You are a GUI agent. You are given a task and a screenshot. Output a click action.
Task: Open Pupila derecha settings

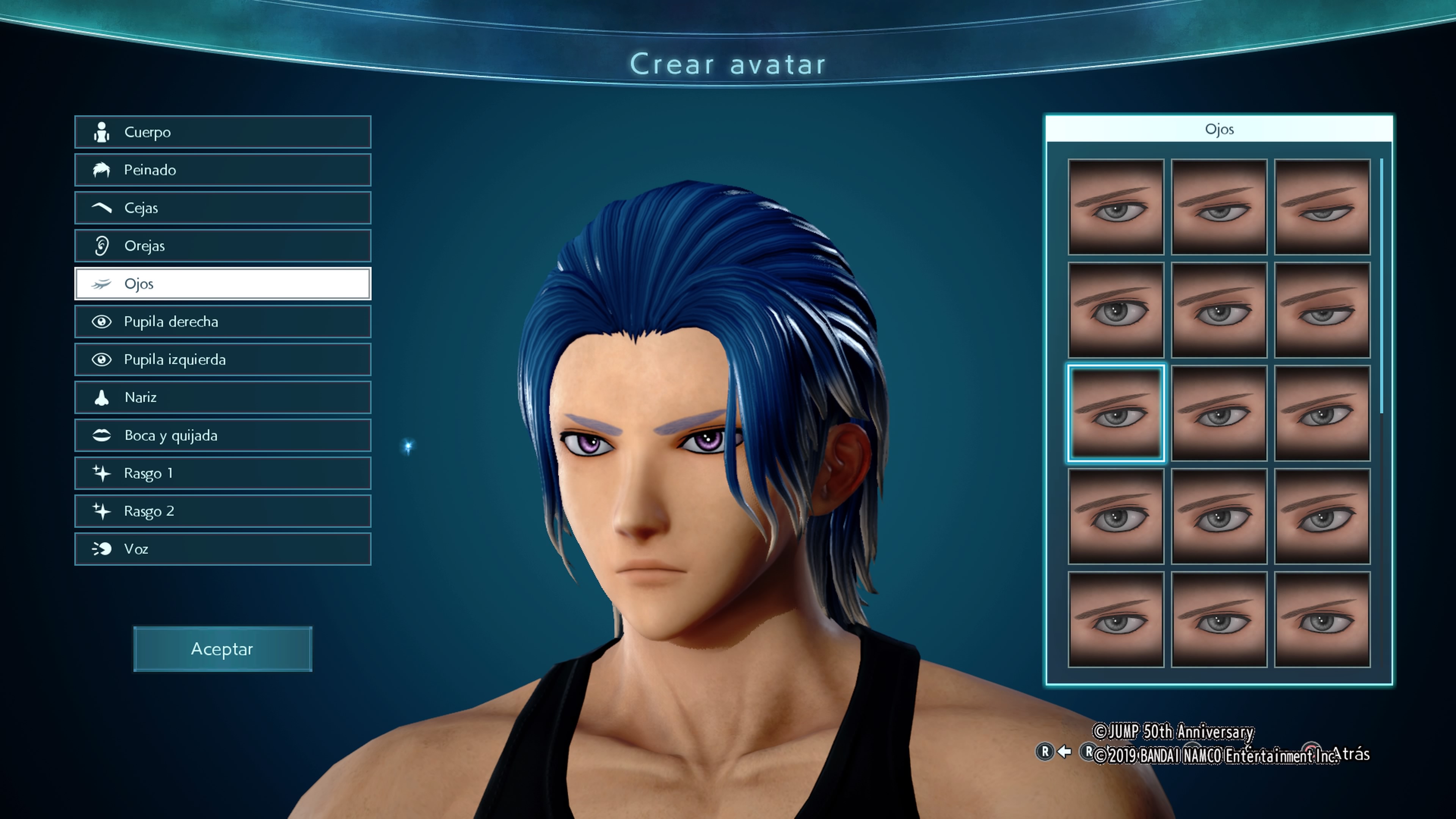click(x=222, y=322)
